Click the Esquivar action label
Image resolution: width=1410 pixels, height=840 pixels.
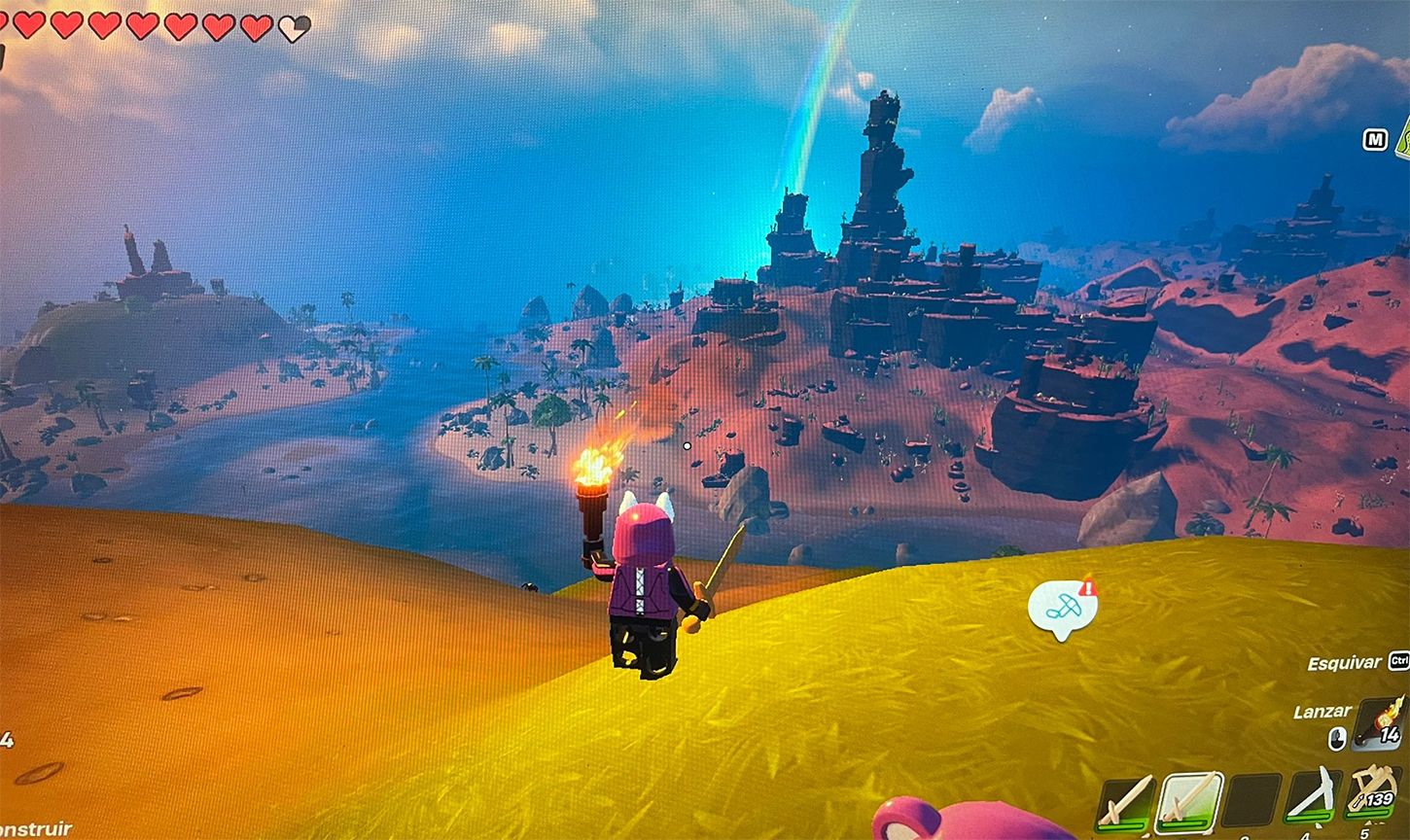coord(1345,662)
